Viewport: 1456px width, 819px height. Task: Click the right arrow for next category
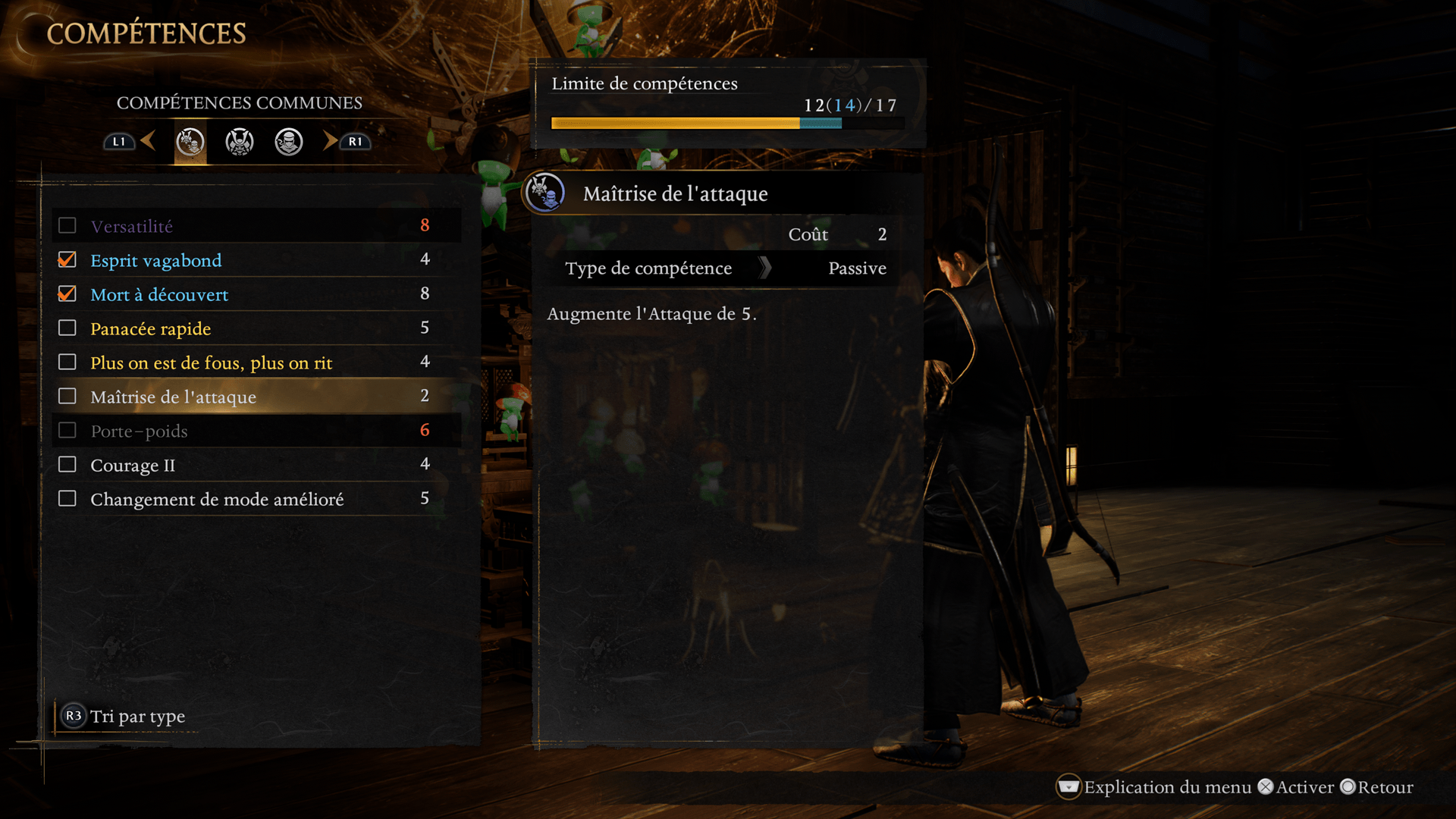pos(331,141)
